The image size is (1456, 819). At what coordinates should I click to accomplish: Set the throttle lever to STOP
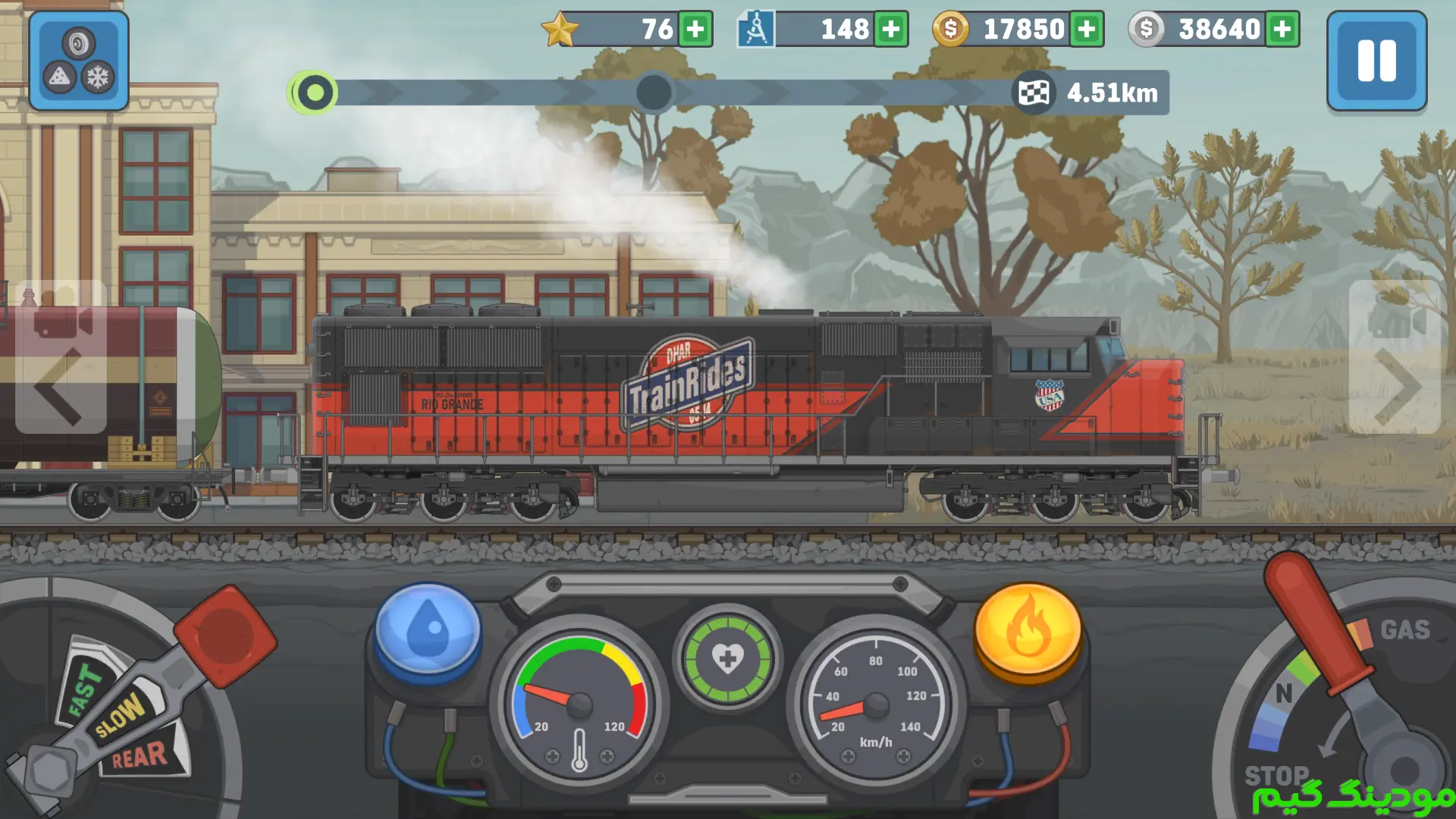1276,775
